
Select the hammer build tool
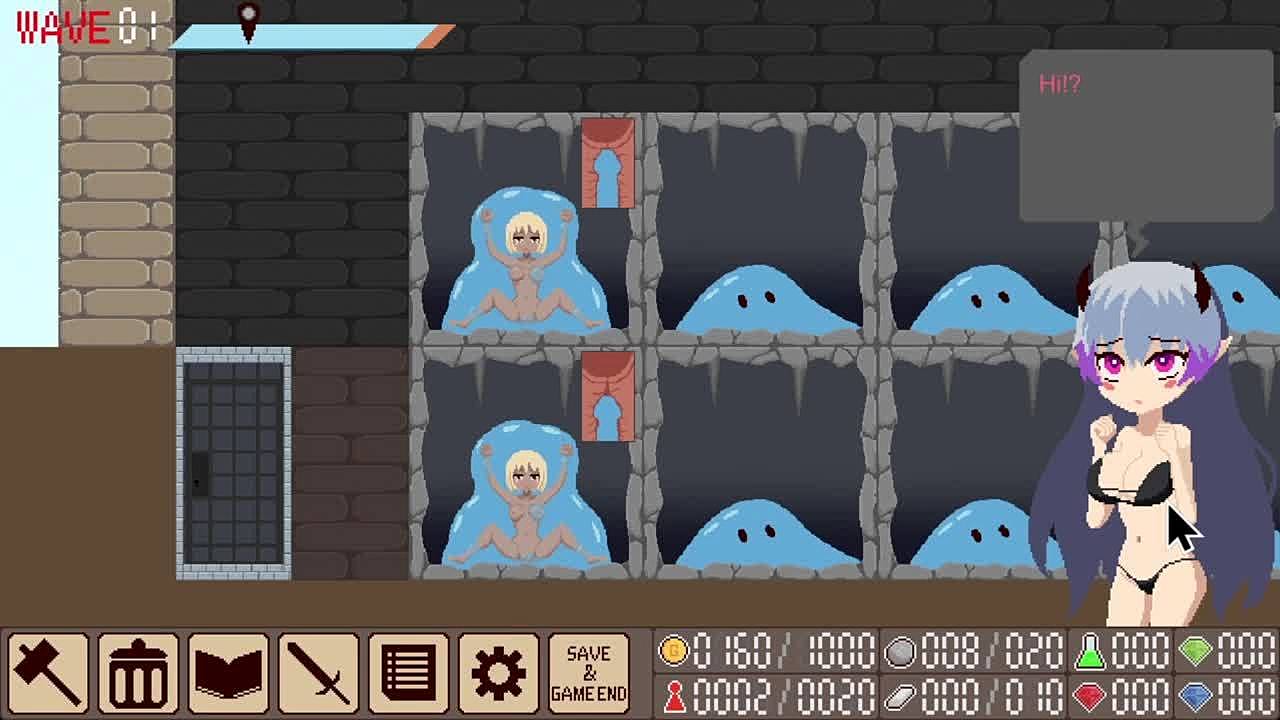(x=48, y=673)
